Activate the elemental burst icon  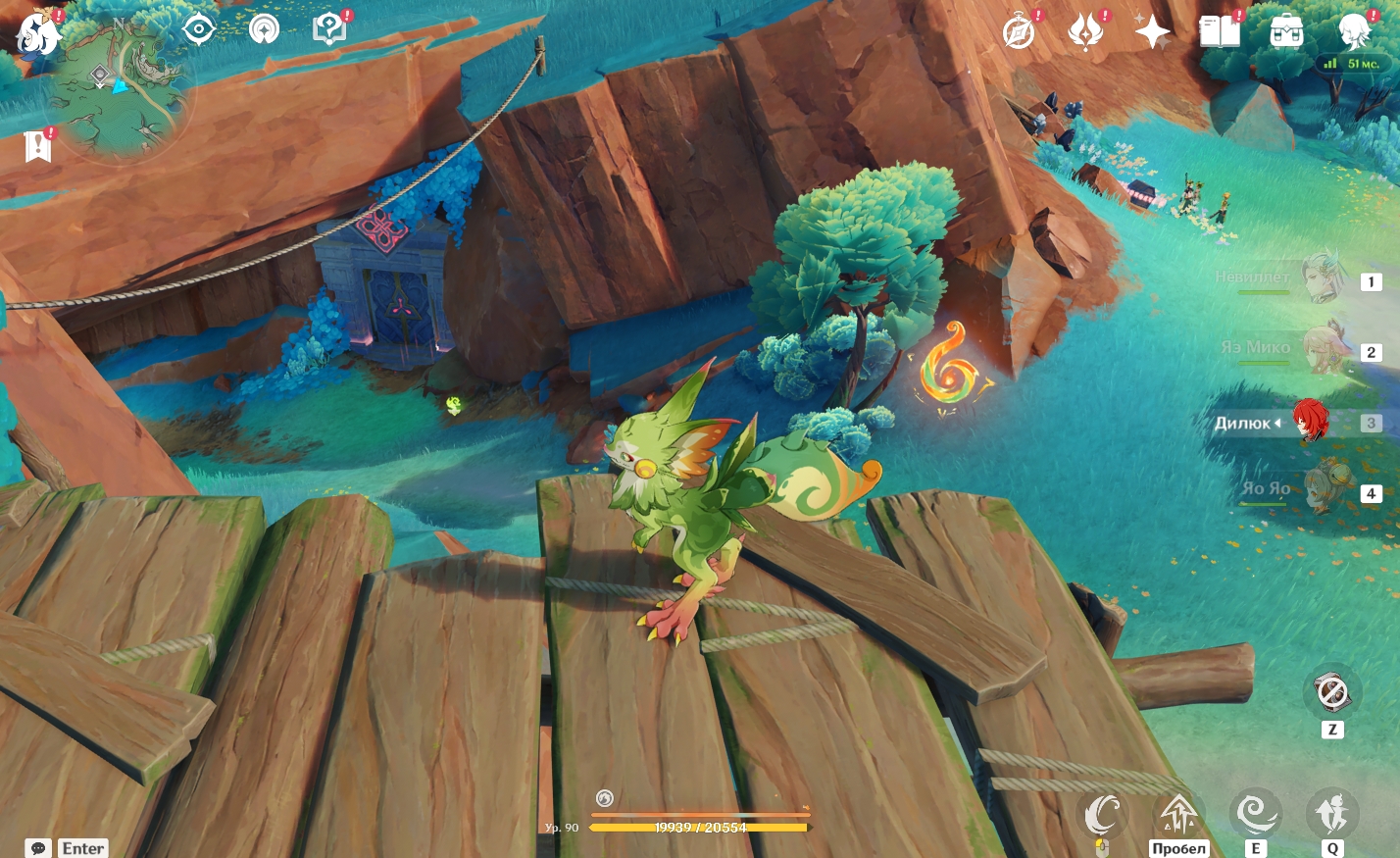(1331, 814)
